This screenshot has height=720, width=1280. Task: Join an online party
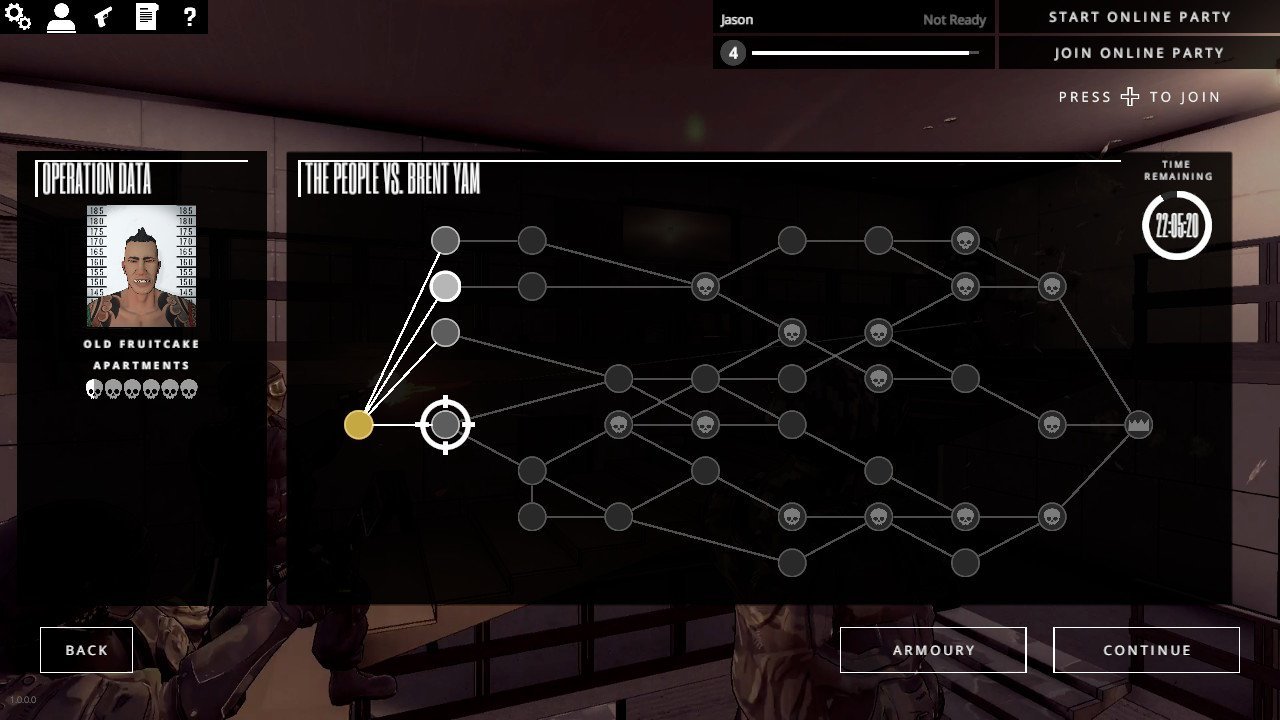[x=1139, y=53]
